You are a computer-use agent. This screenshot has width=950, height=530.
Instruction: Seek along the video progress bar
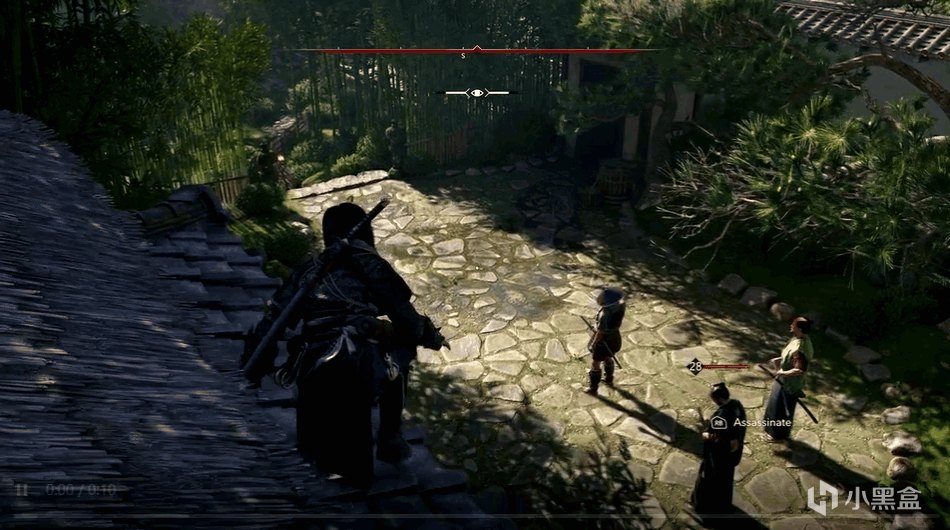click(x=475, y=514)
